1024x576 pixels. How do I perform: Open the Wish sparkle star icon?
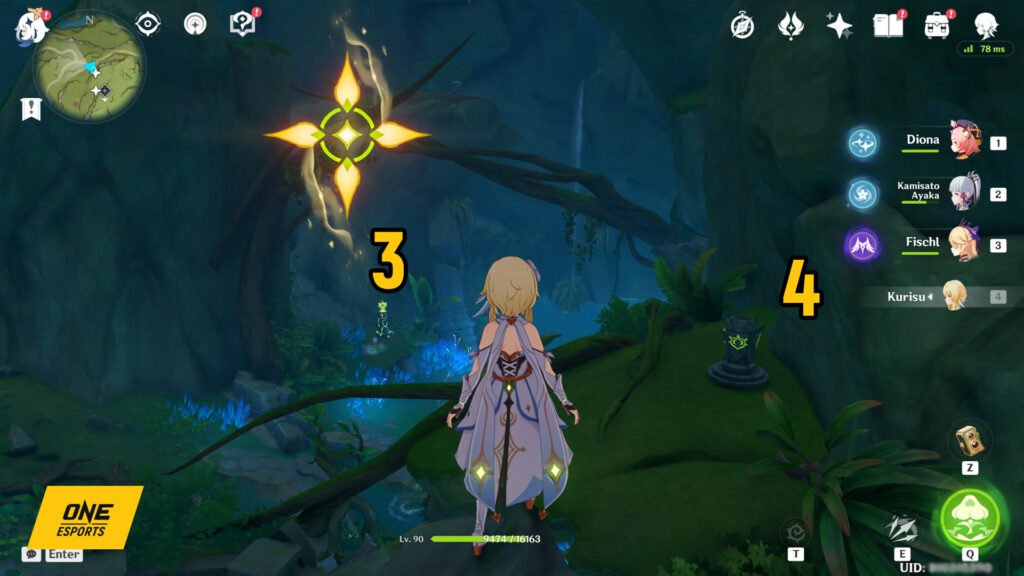839,26
